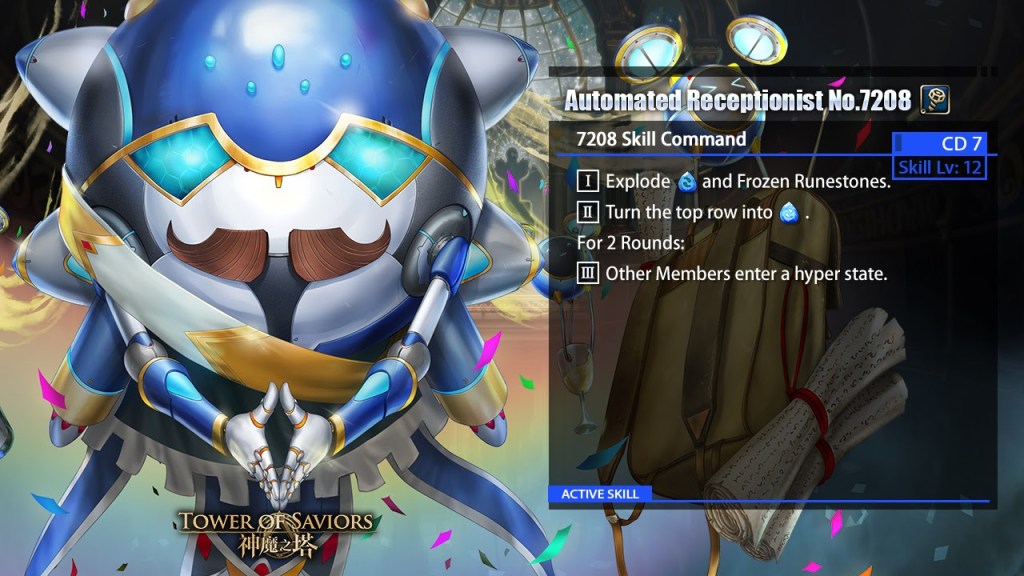1024x576 pixels.
Task: Click the race icon beside the character name
Action: (934, 100)
